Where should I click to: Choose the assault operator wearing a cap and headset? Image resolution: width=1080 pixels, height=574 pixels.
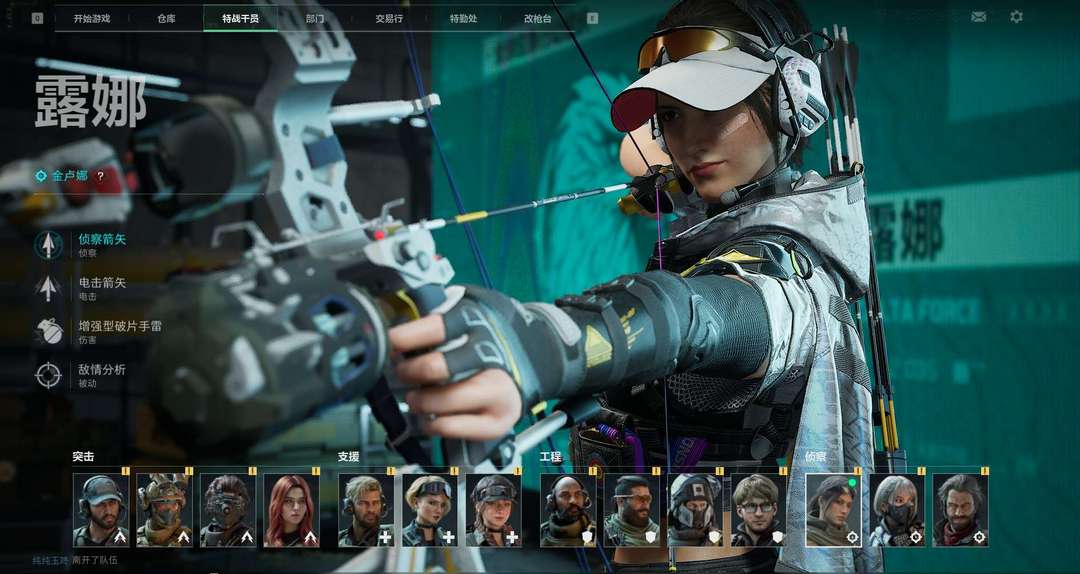pos(100,510)
